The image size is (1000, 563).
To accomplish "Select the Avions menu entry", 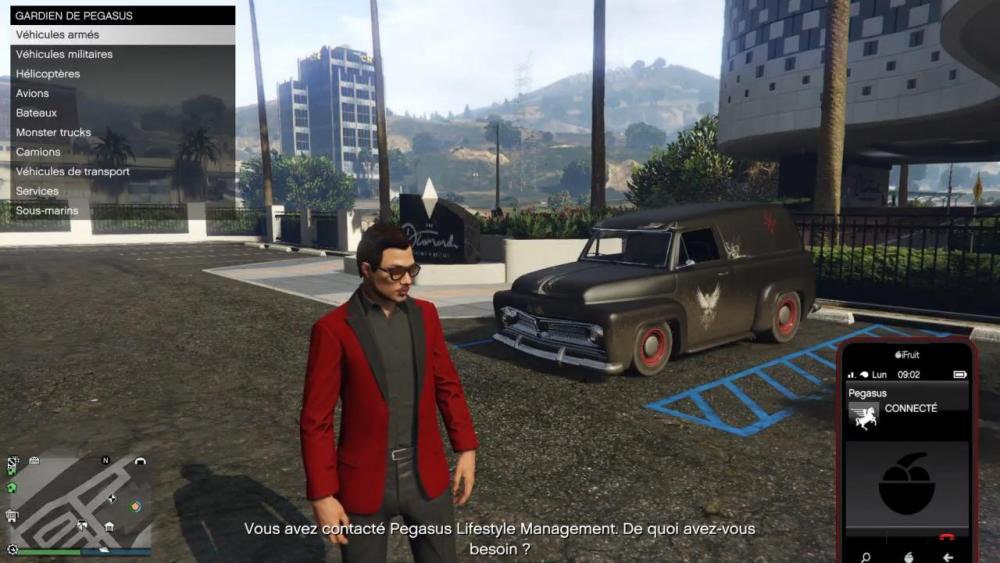I will [x=122, y=93].
